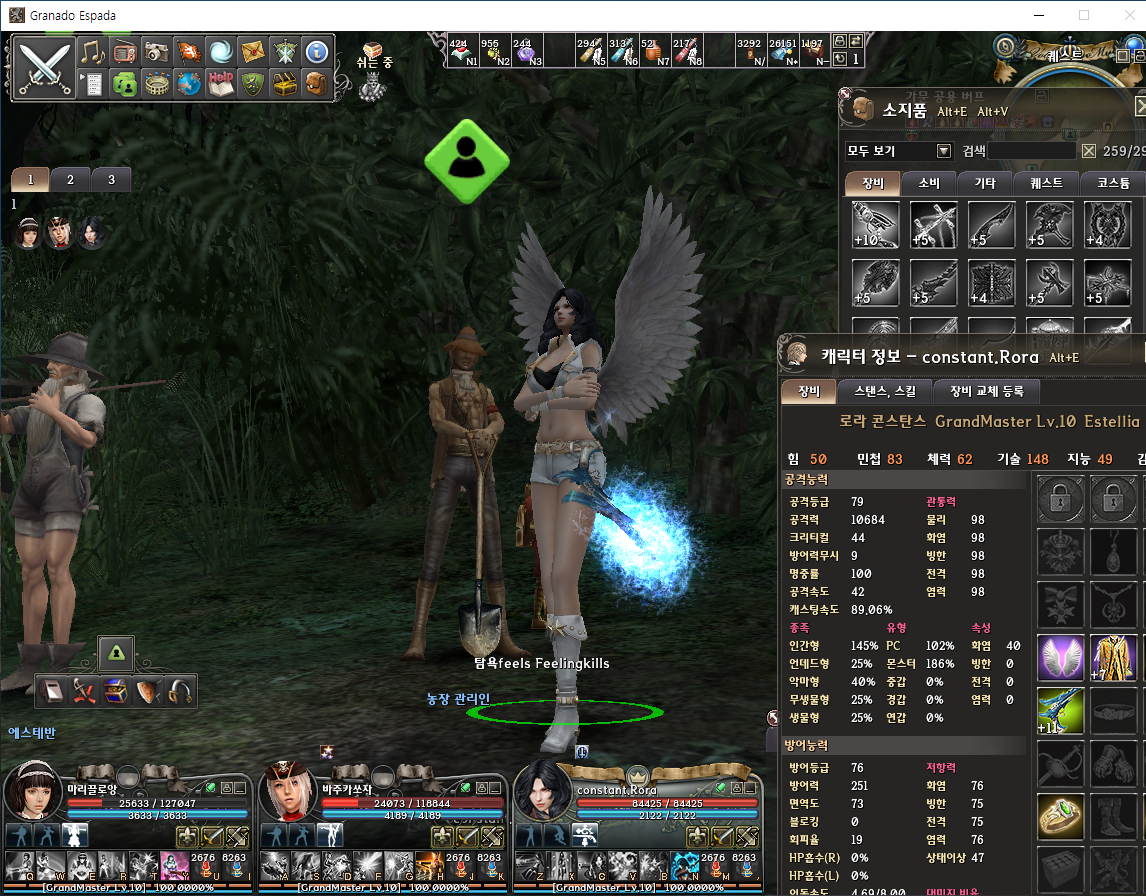
Task: Click the camera screenshot icon
Action: [155, 52]
